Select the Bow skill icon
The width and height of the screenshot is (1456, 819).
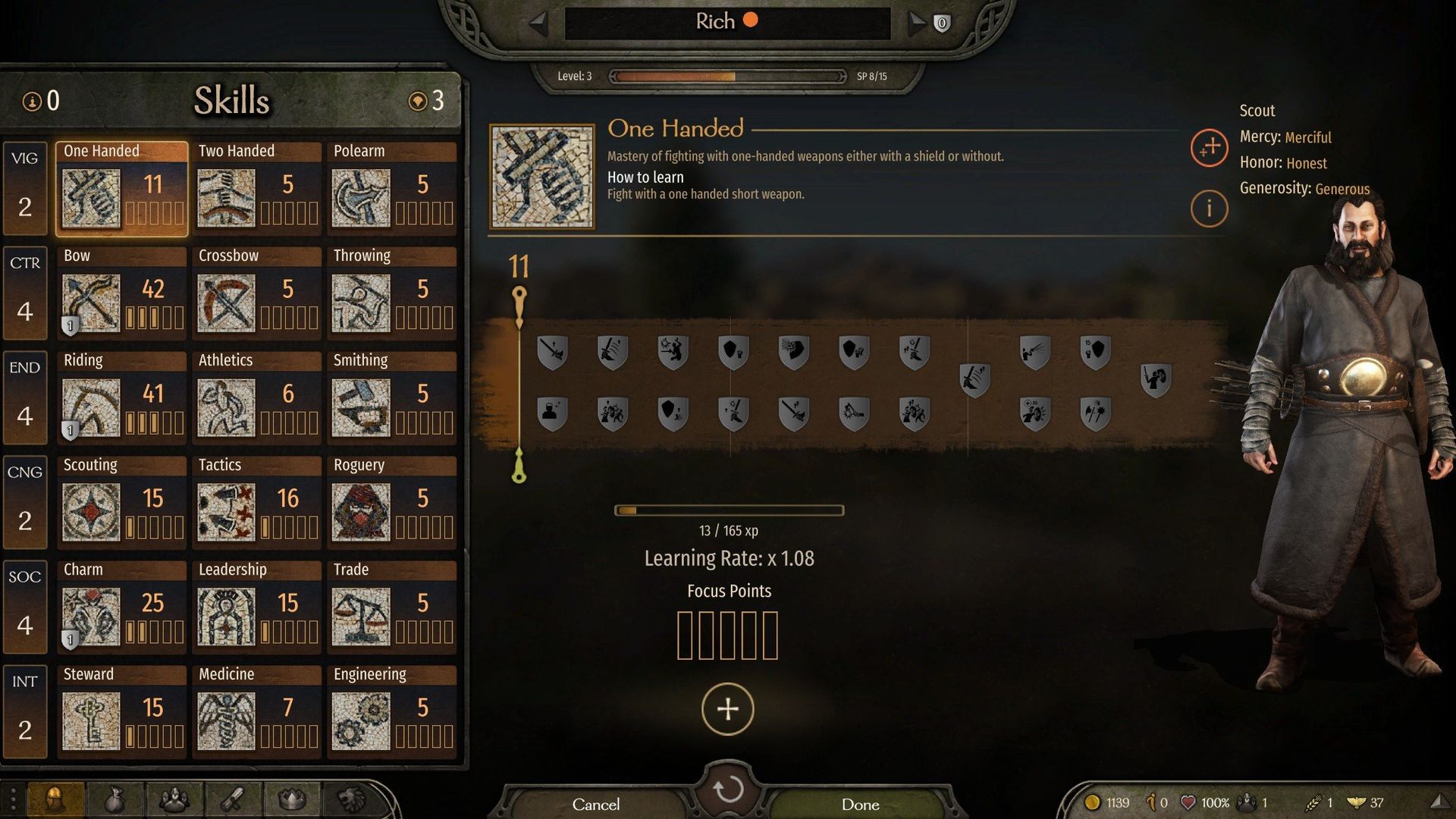click(90, 303)
